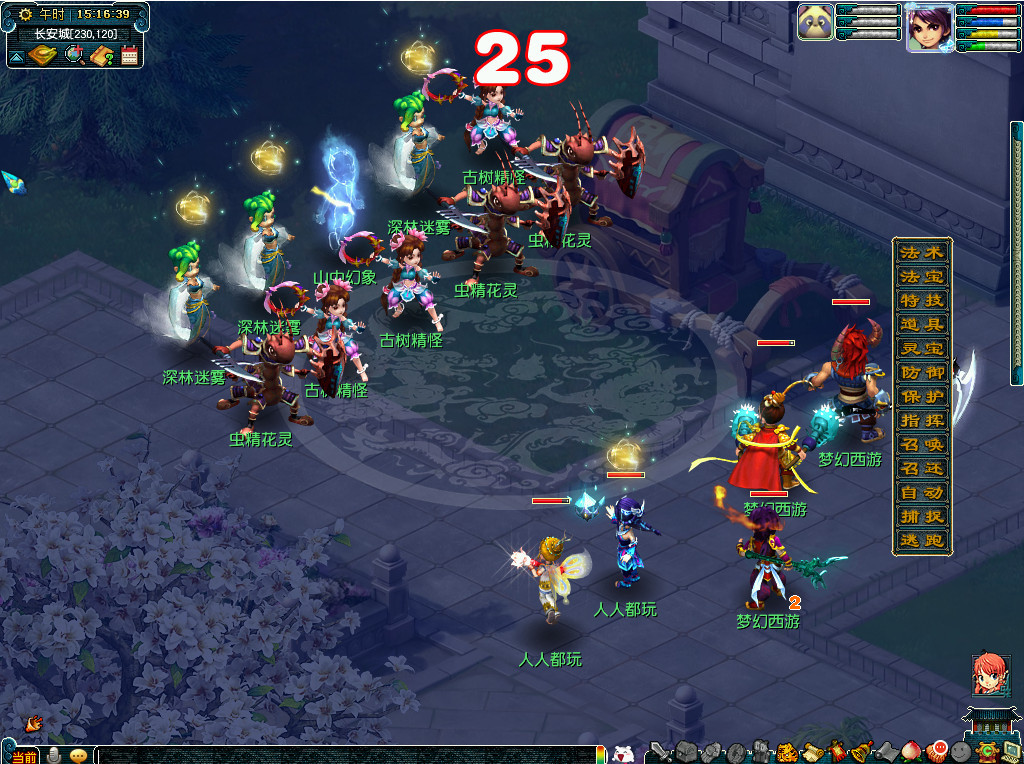Image resolution: width=1024 pixels, height=764 pixels.
Task: Open the 指挥 command option
Action: point(922,420)
